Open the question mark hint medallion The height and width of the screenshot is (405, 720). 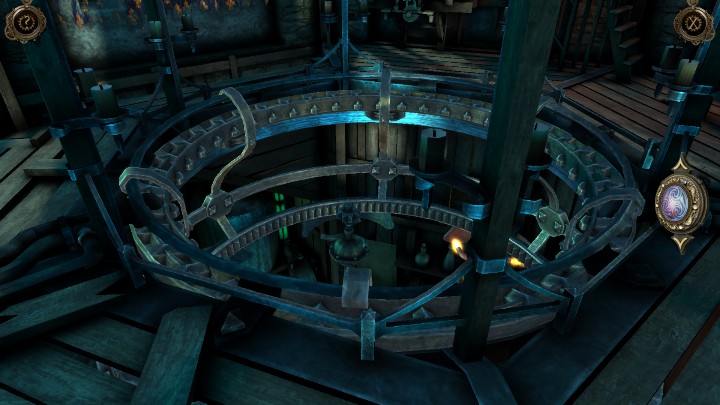pos(24,22)
